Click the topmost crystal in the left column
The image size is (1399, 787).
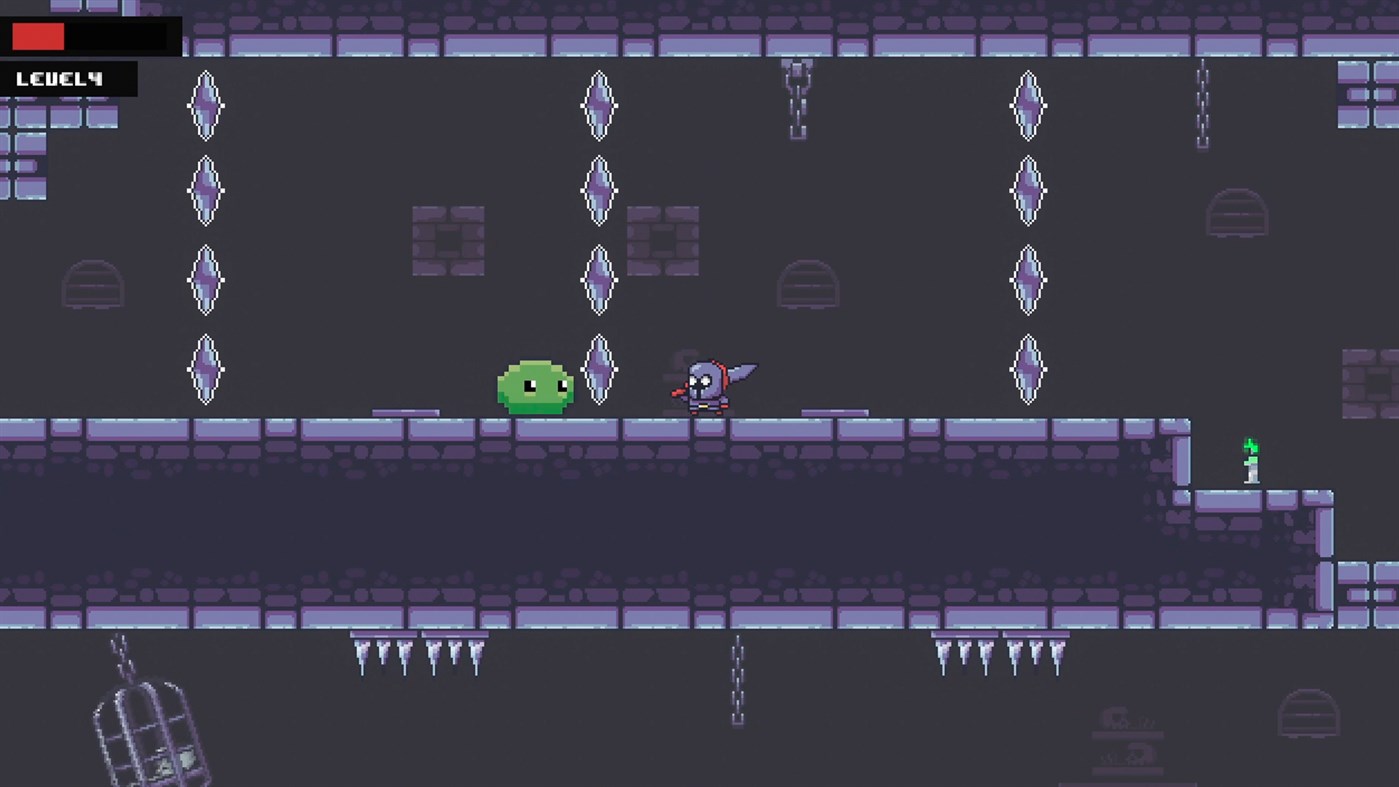coord(205,103)
